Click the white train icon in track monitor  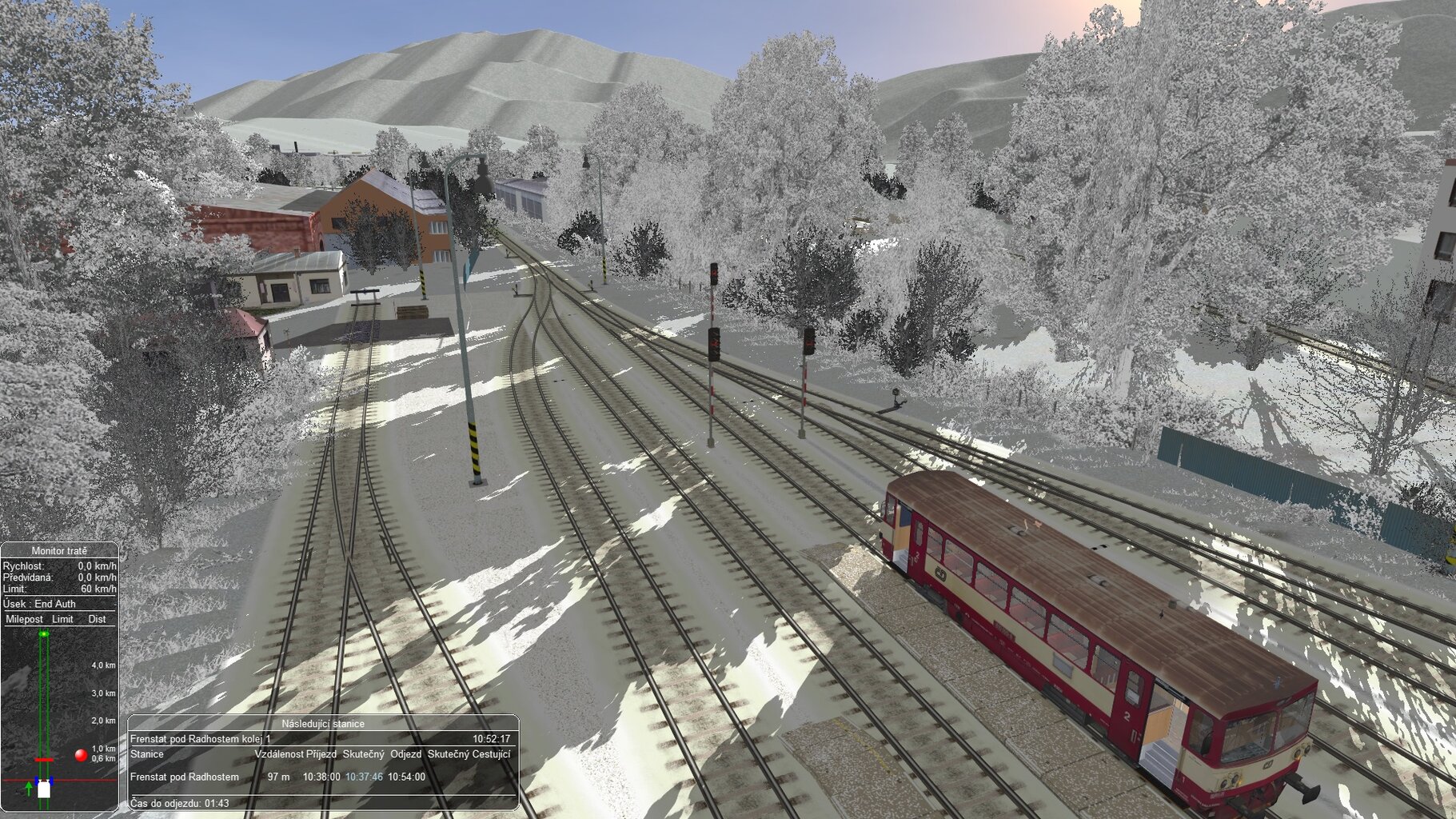point(44,789)
